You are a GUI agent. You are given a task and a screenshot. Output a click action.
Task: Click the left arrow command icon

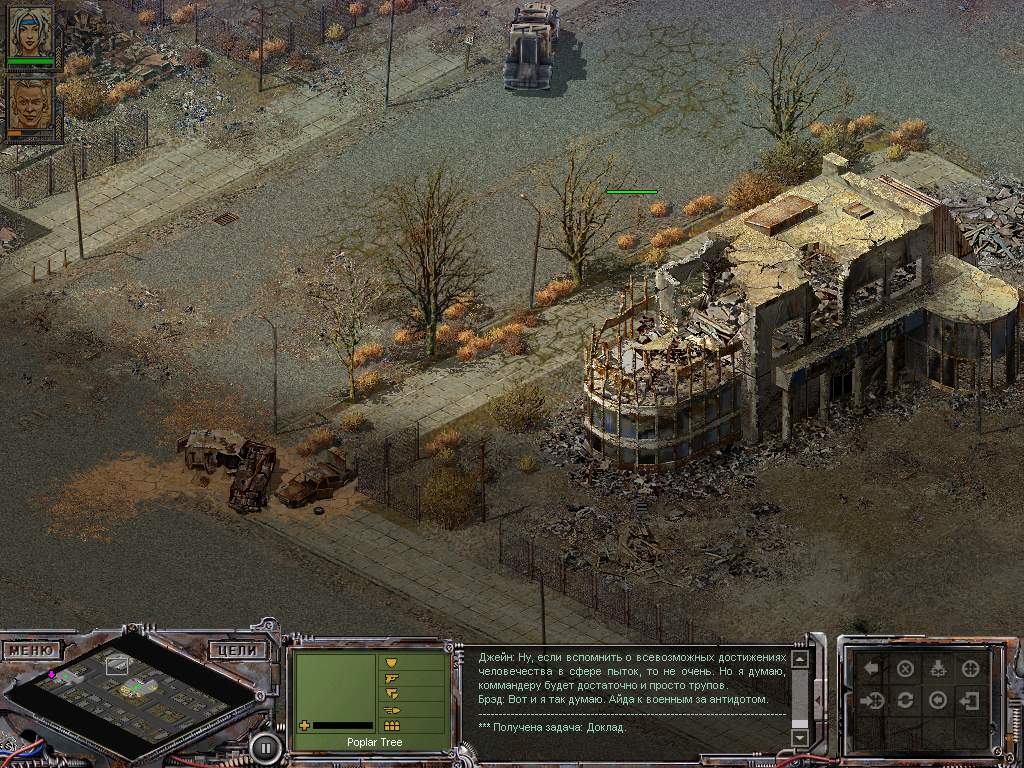point(873,669)
